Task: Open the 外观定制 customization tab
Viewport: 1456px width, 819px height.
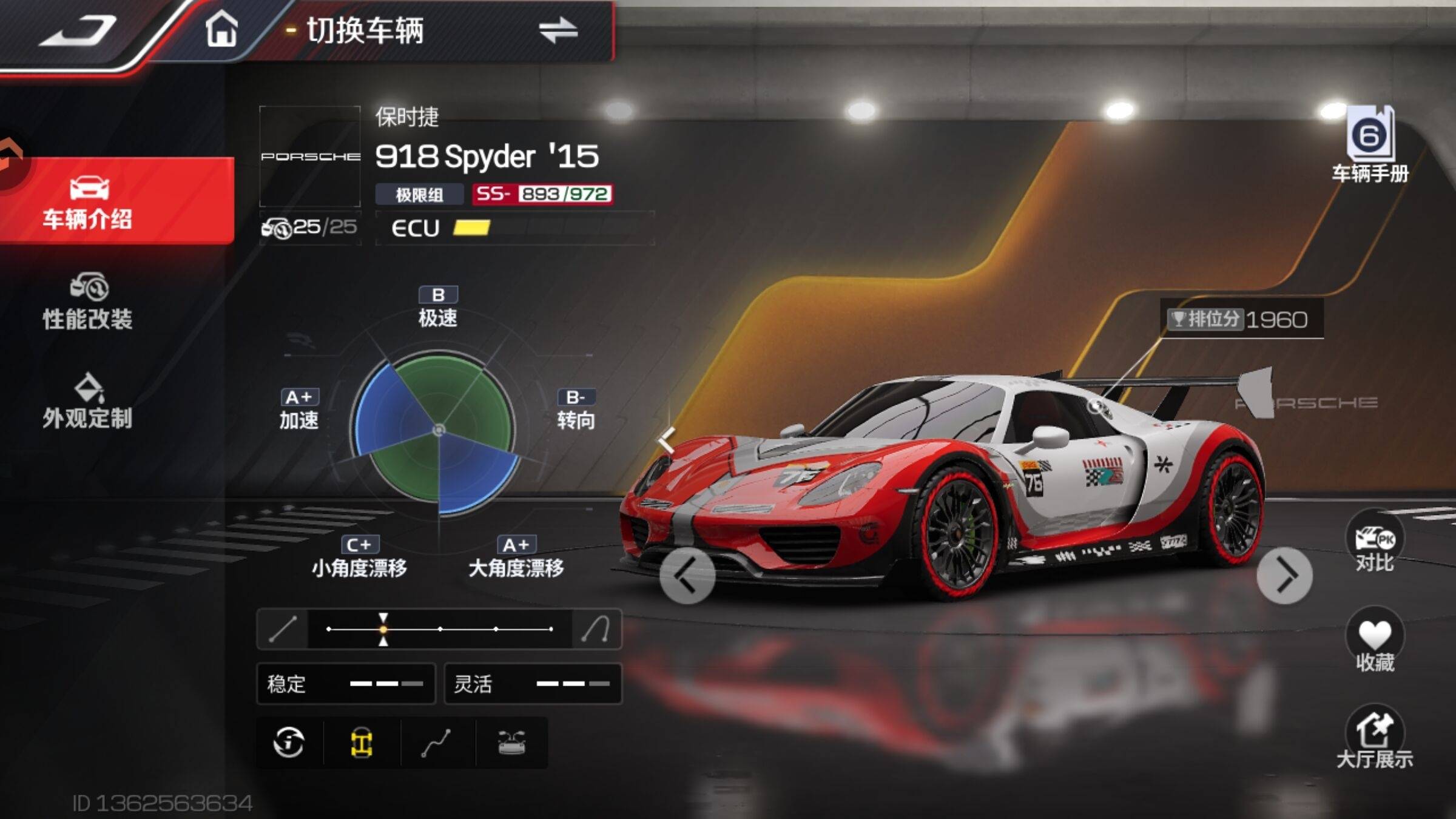Action: 88,402
